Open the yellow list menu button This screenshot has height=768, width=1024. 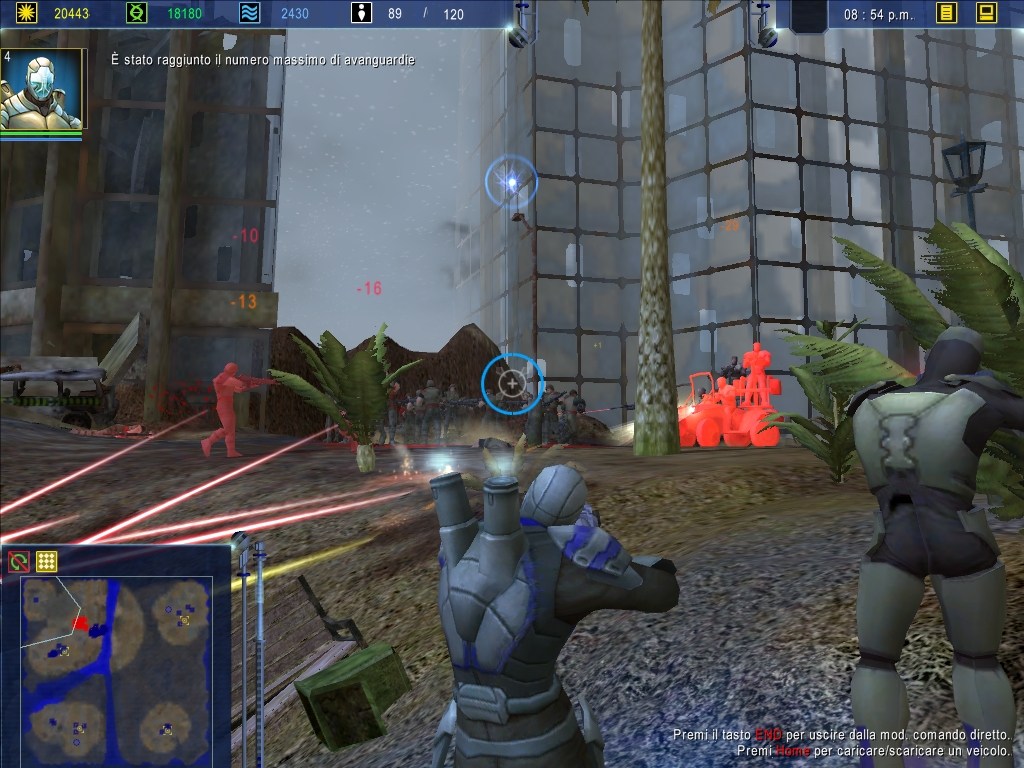coord(946,13)
